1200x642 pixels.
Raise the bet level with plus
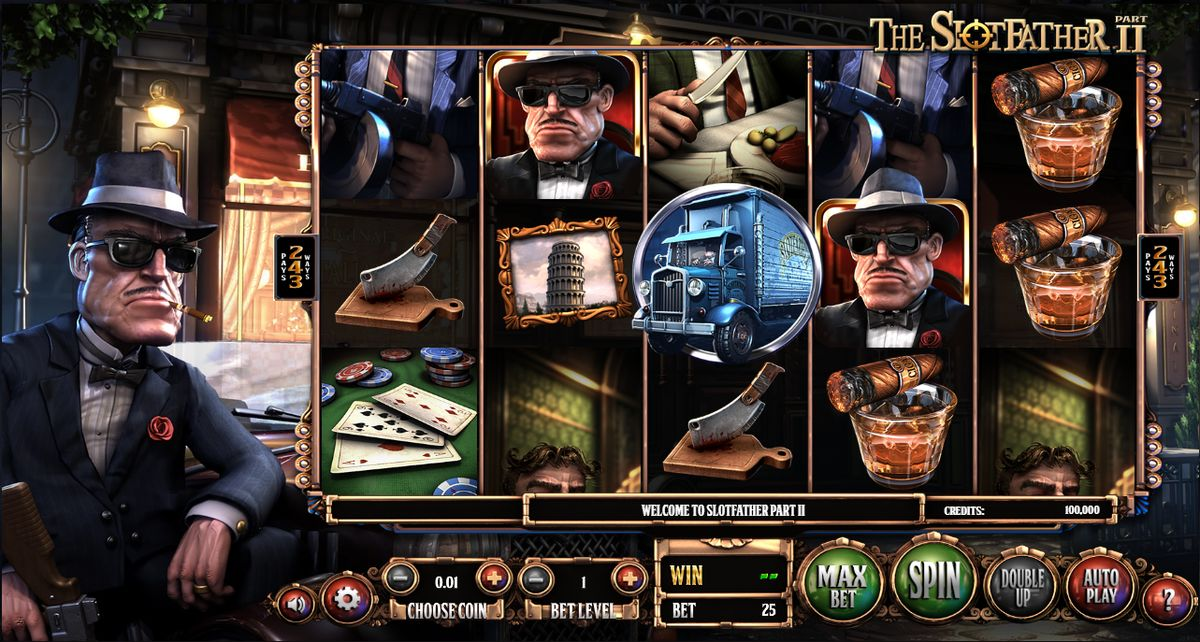629,577
